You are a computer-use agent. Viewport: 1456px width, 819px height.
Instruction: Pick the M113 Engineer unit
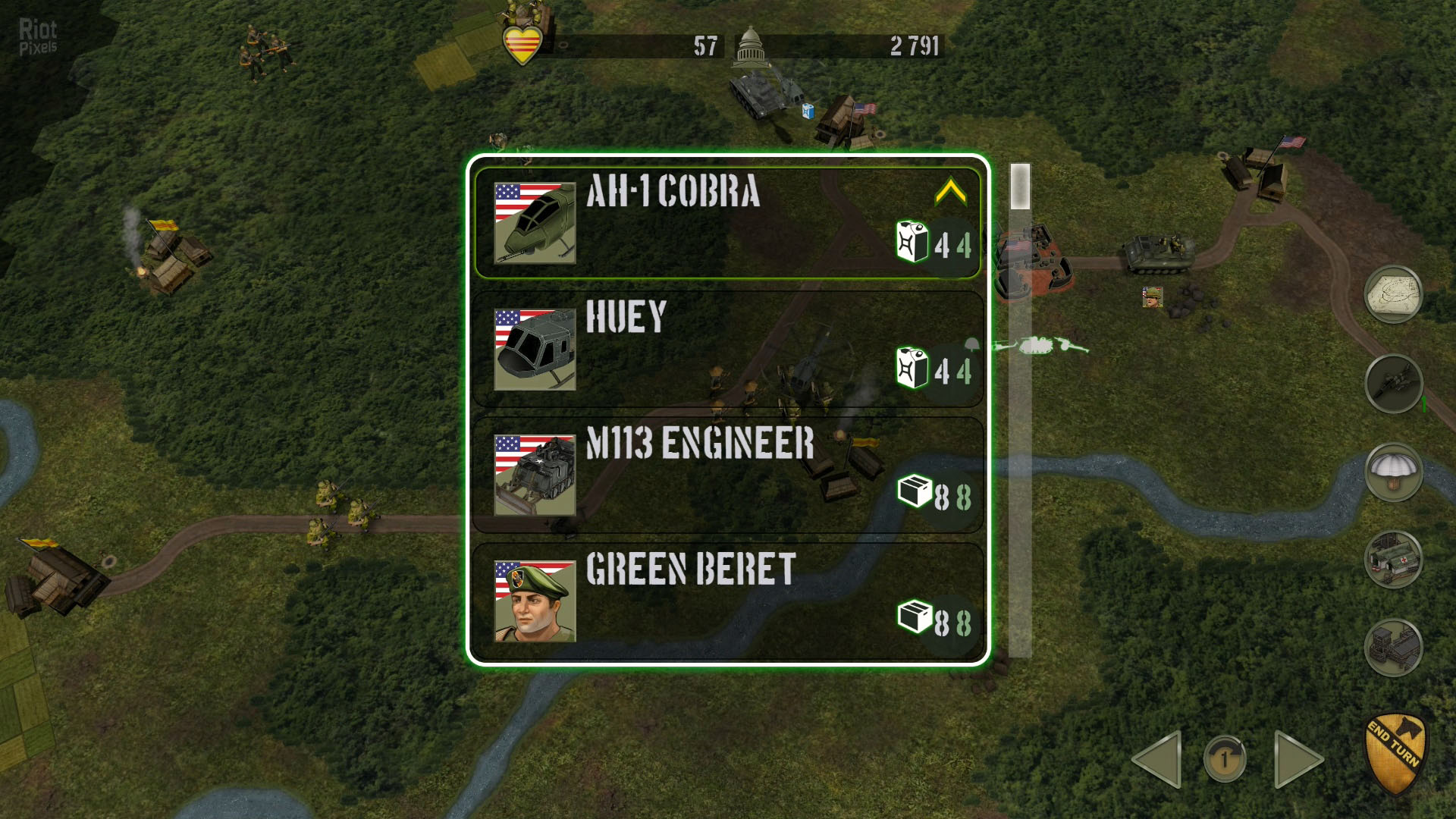pyautogui.click(x=726, y=475)
